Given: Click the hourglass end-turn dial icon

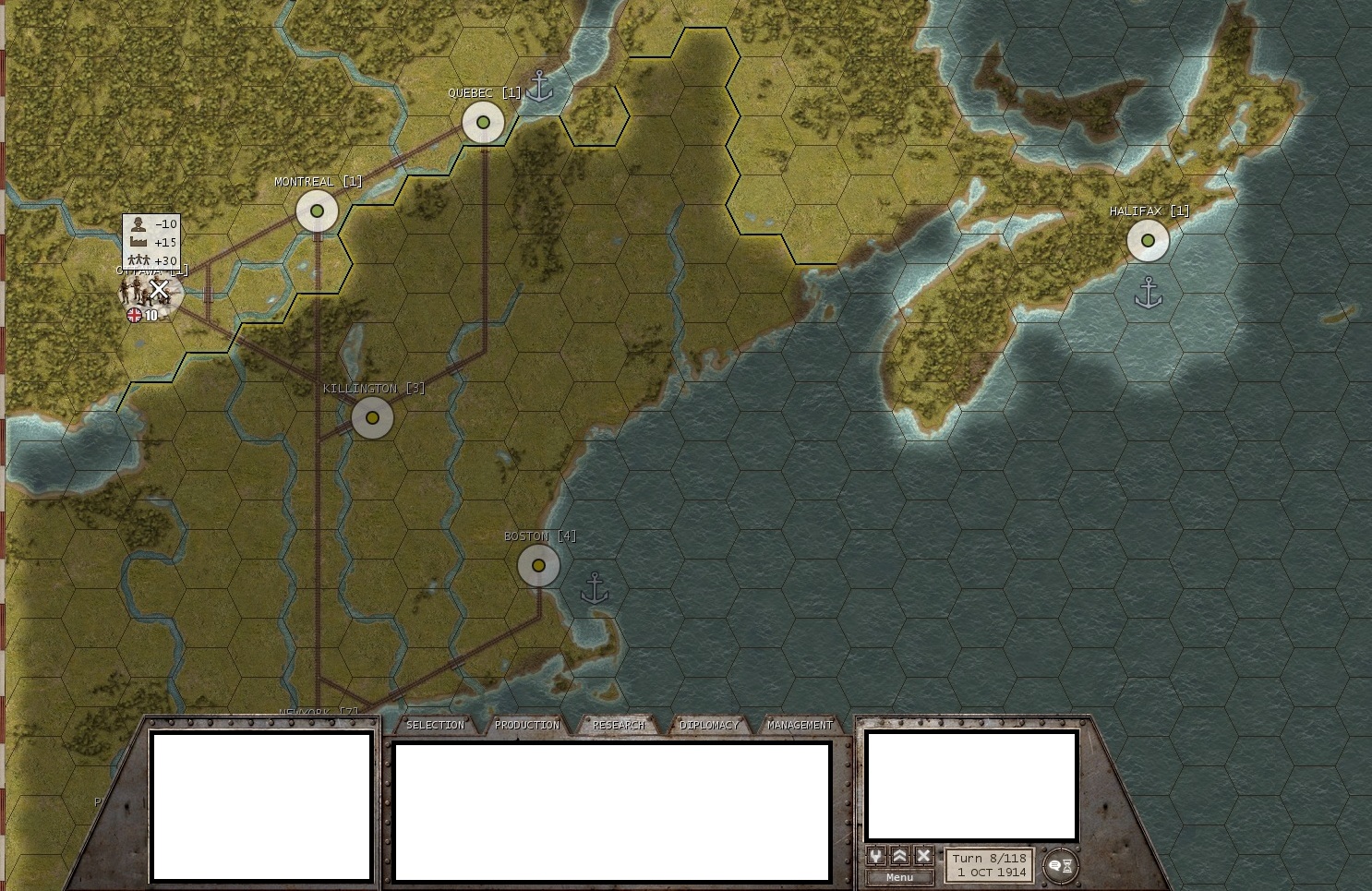Looking at the screenshot, I should [1068, 864].
